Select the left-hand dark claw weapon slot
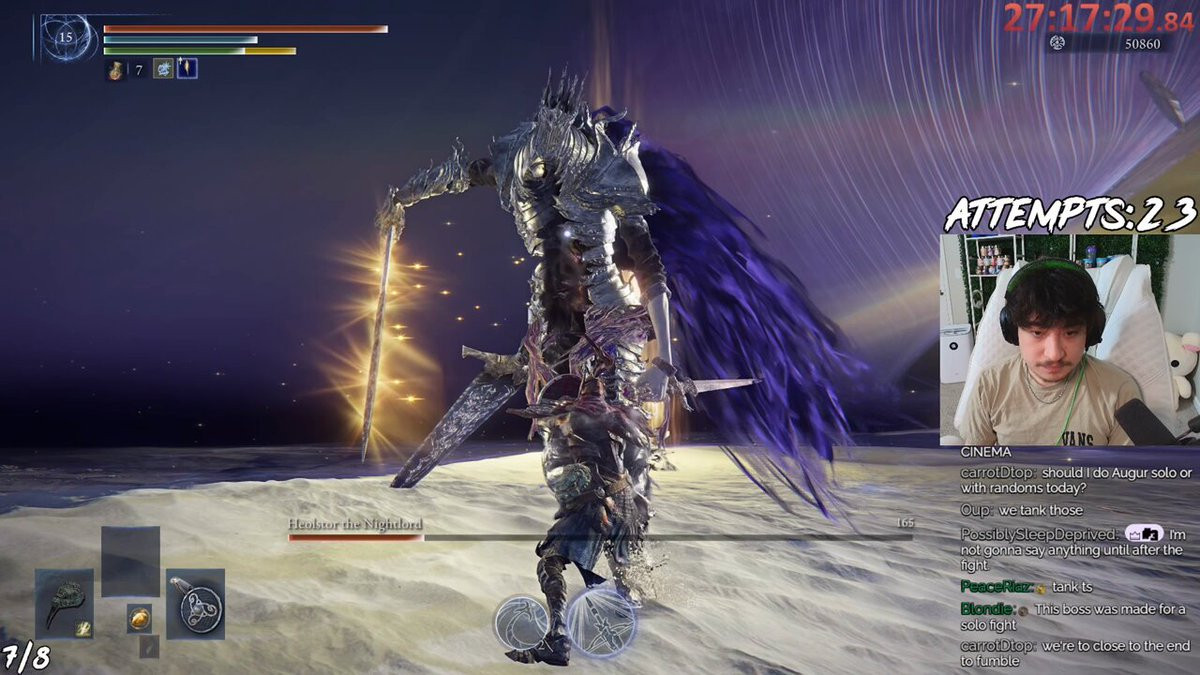 [x=64, y=603]
